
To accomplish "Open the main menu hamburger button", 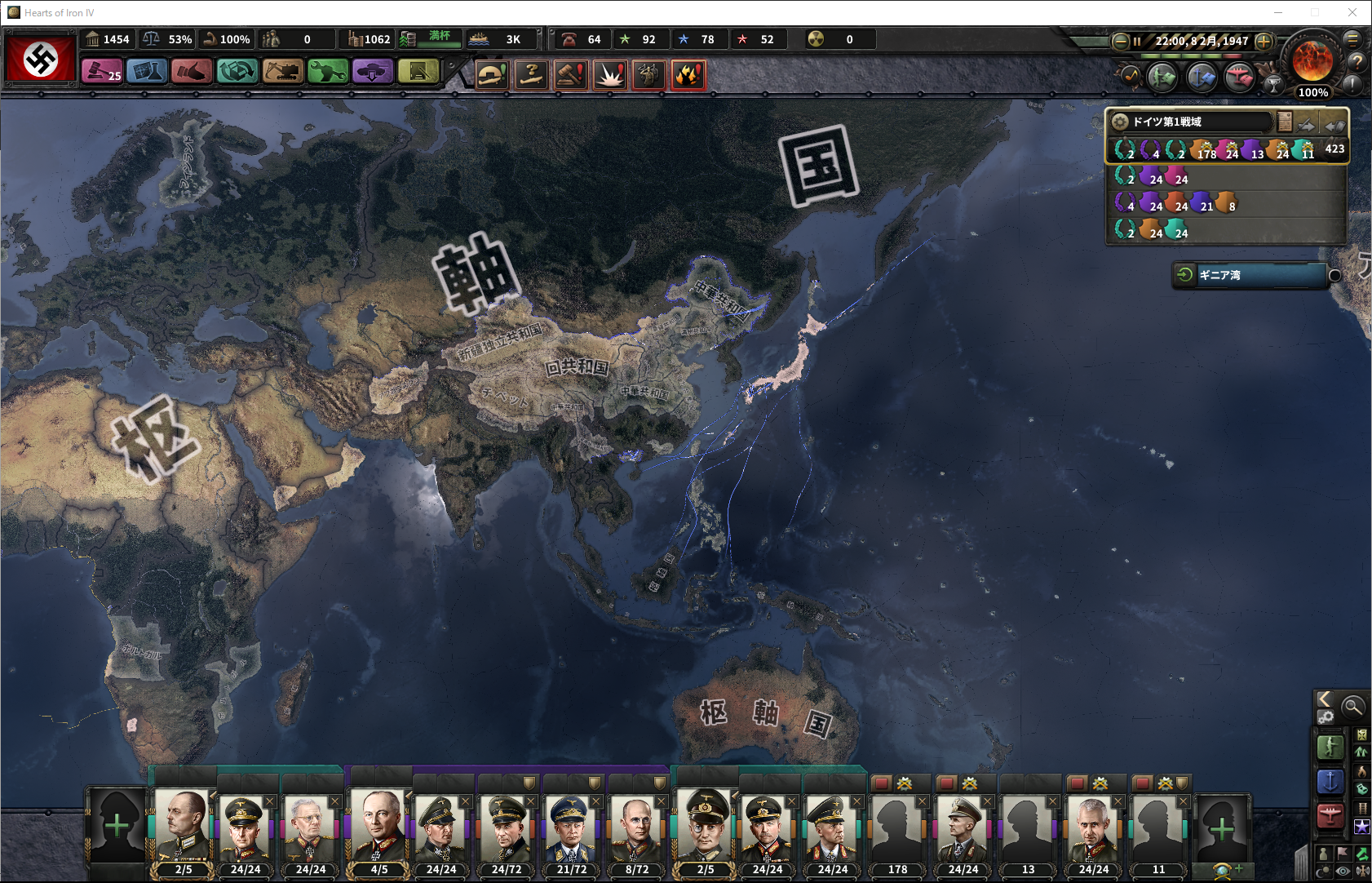I will point(1352,38).
